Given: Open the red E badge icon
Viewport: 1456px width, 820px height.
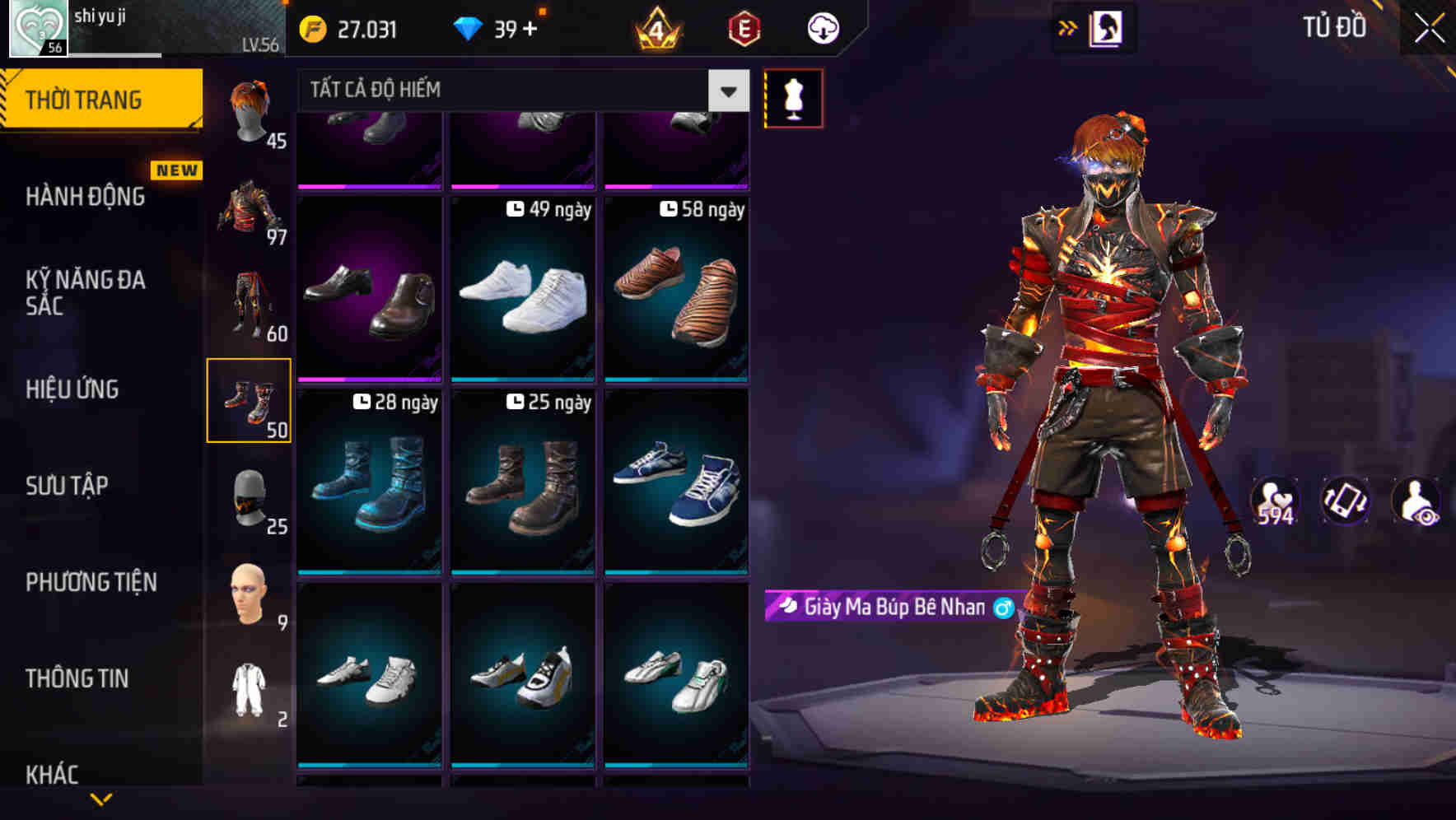Looking at the screenshot, I should pyautogui.click(x=740, y=28).
